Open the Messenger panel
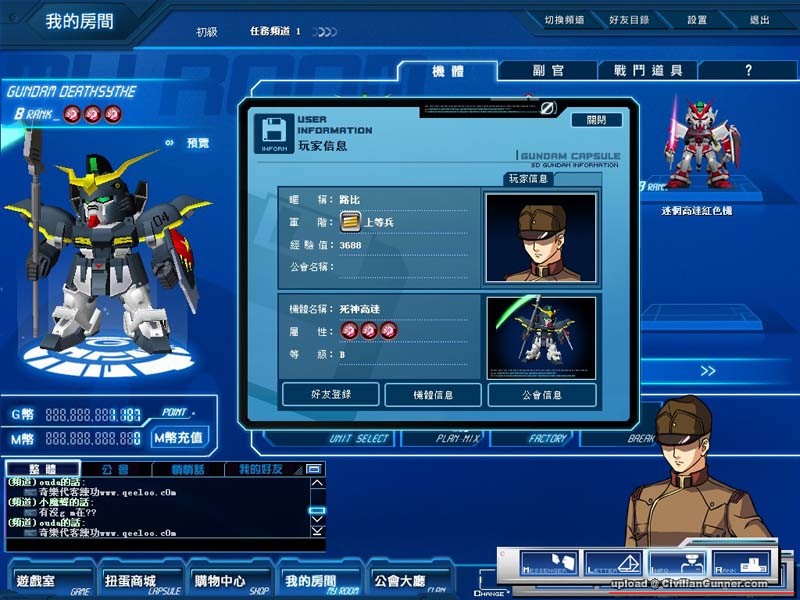The height and width of the screenshot is (600, 800). coord(548,564)
